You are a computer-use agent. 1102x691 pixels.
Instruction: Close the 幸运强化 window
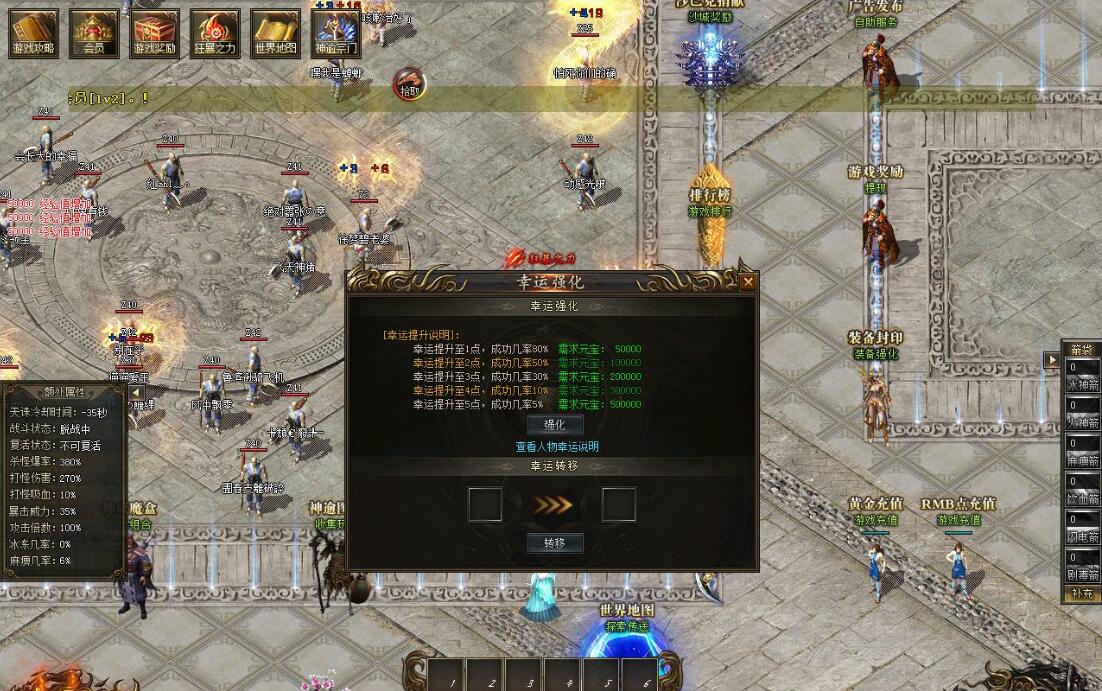(748, 283)
